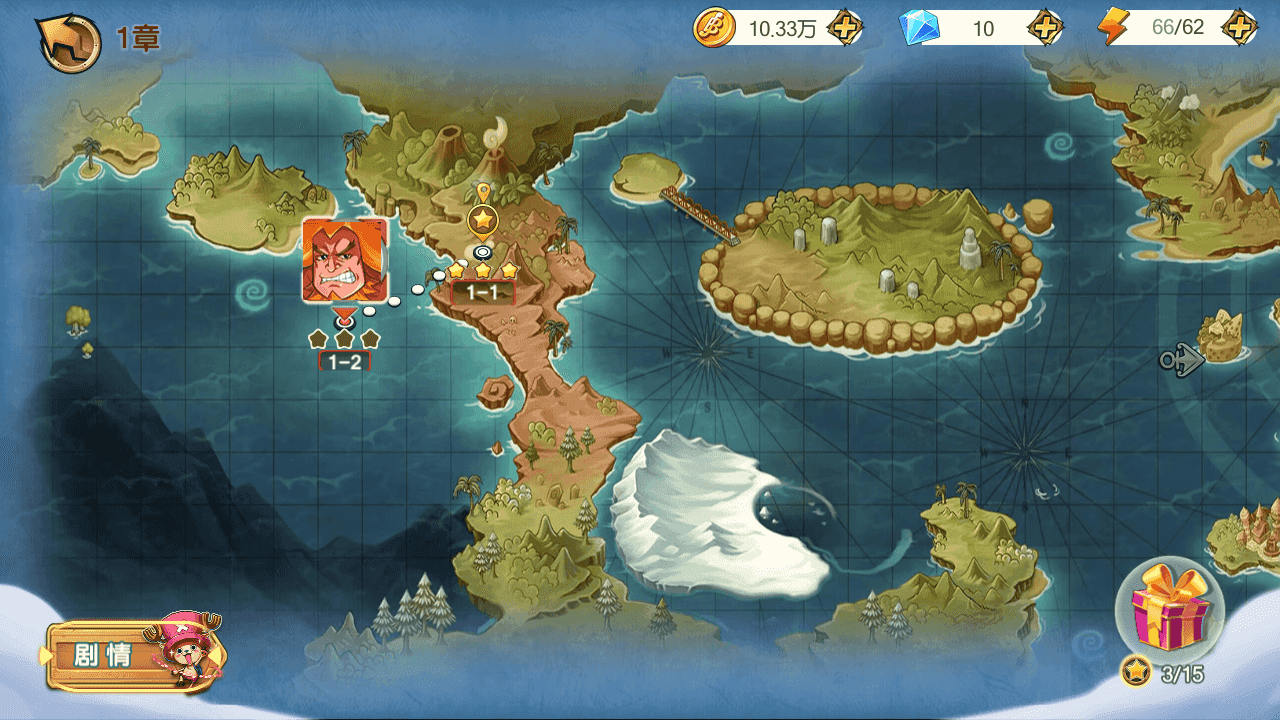The width and height of the screenshot is (1280, 720).
Task: Enter stage 1-2 boss portrait
Action: pos(344,260)
